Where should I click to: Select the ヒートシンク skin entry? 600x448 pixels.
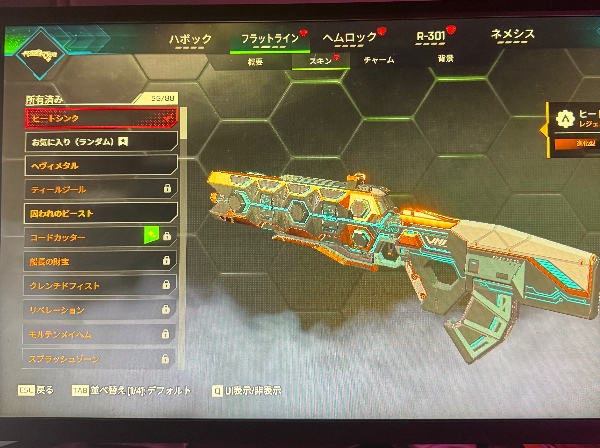point(101,117)
